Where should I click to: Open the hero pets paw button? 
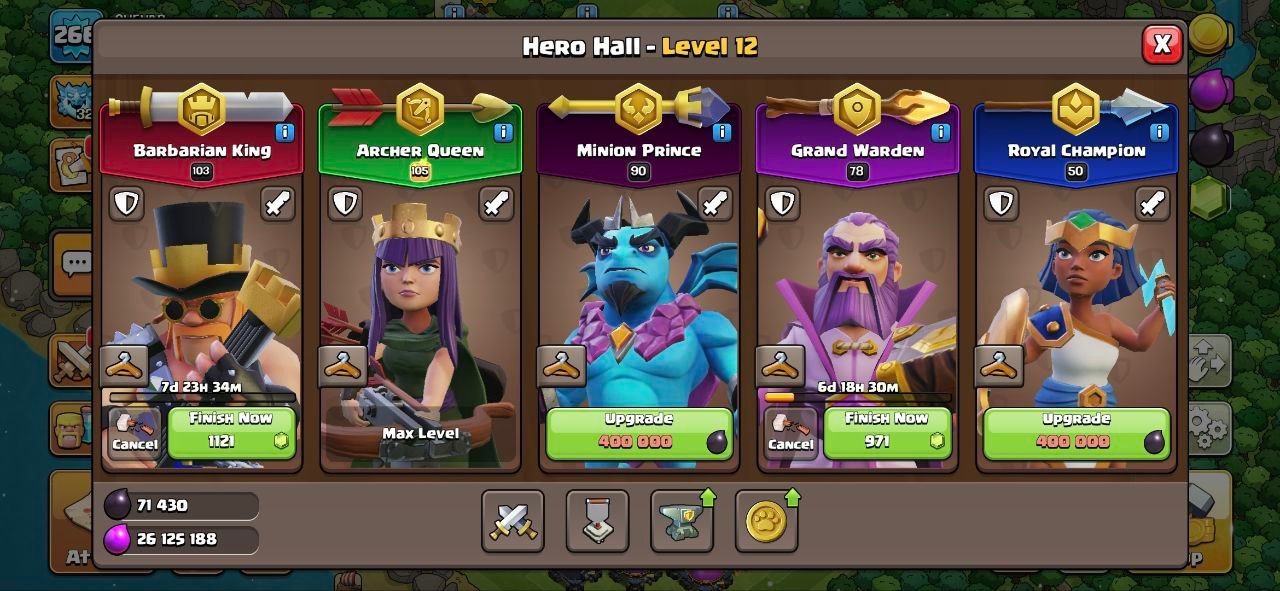tap(766, 521)
